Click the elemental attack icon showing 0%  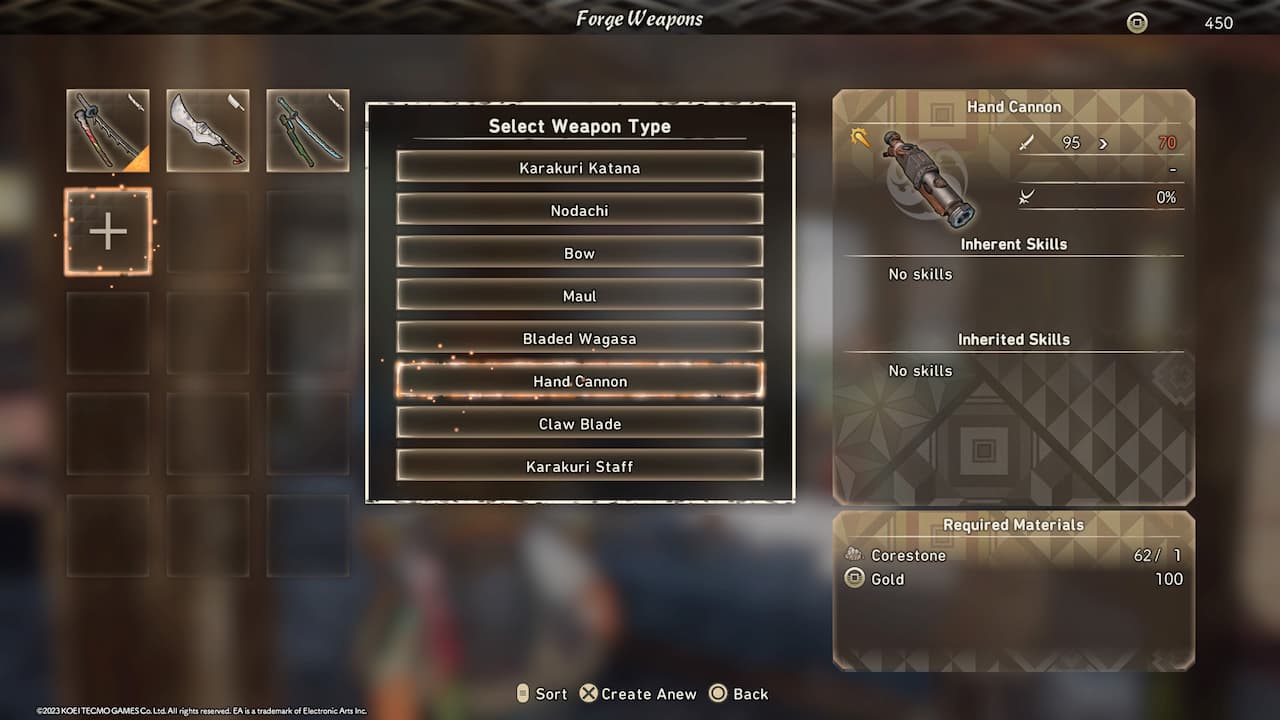click(1025, 197)
